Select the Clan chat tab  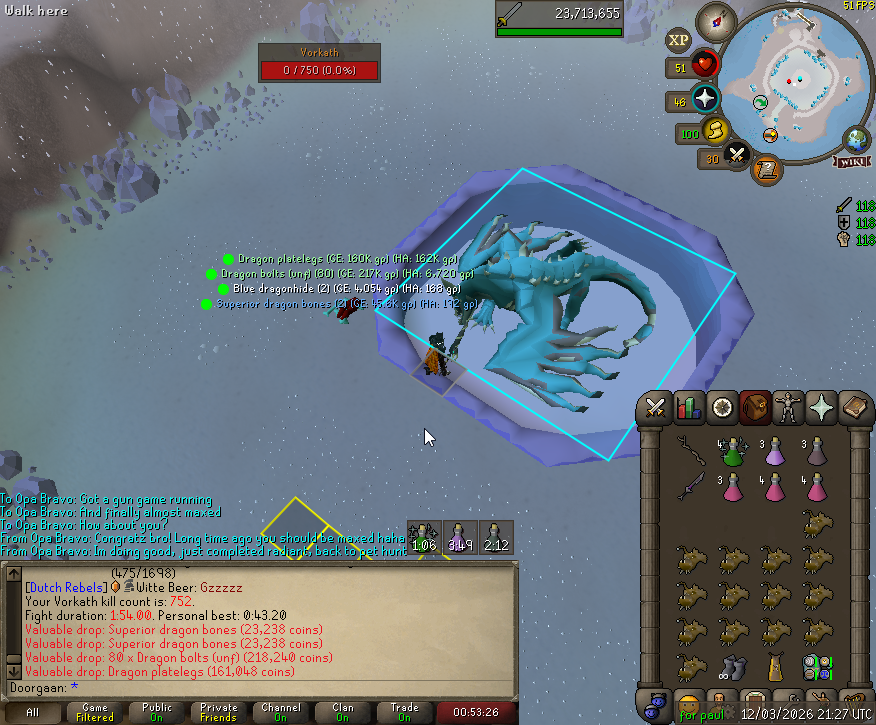coord(343,712)
